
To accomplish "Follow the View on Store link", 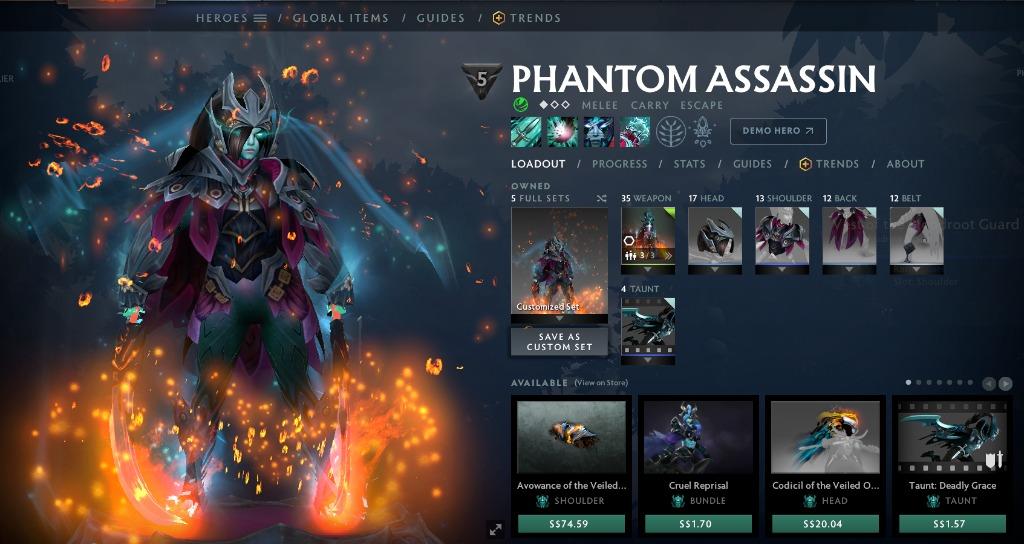I will point(601,383).
